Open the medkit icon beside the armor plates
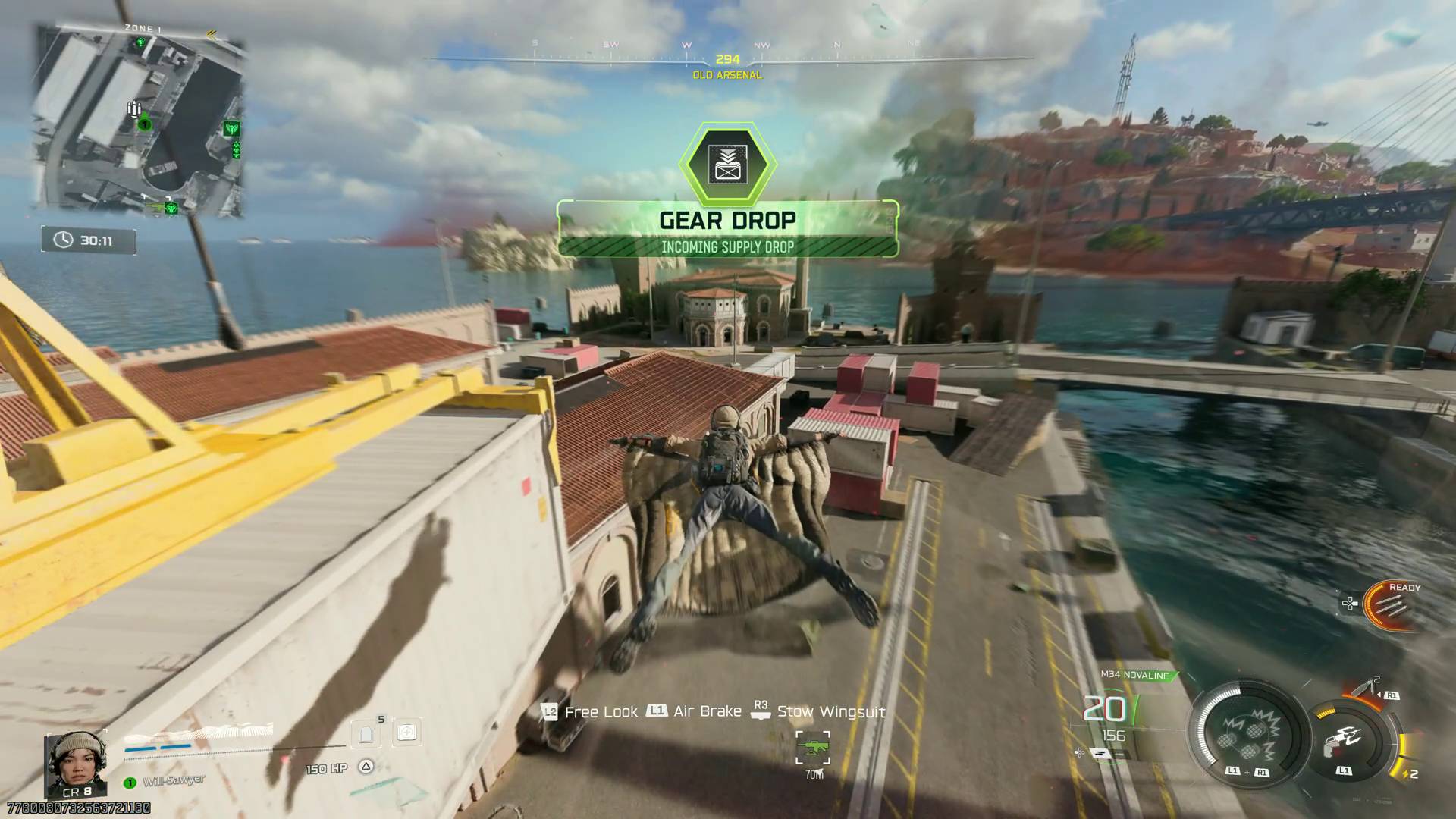Screen dimensions: 1456x819 point(406,733)
